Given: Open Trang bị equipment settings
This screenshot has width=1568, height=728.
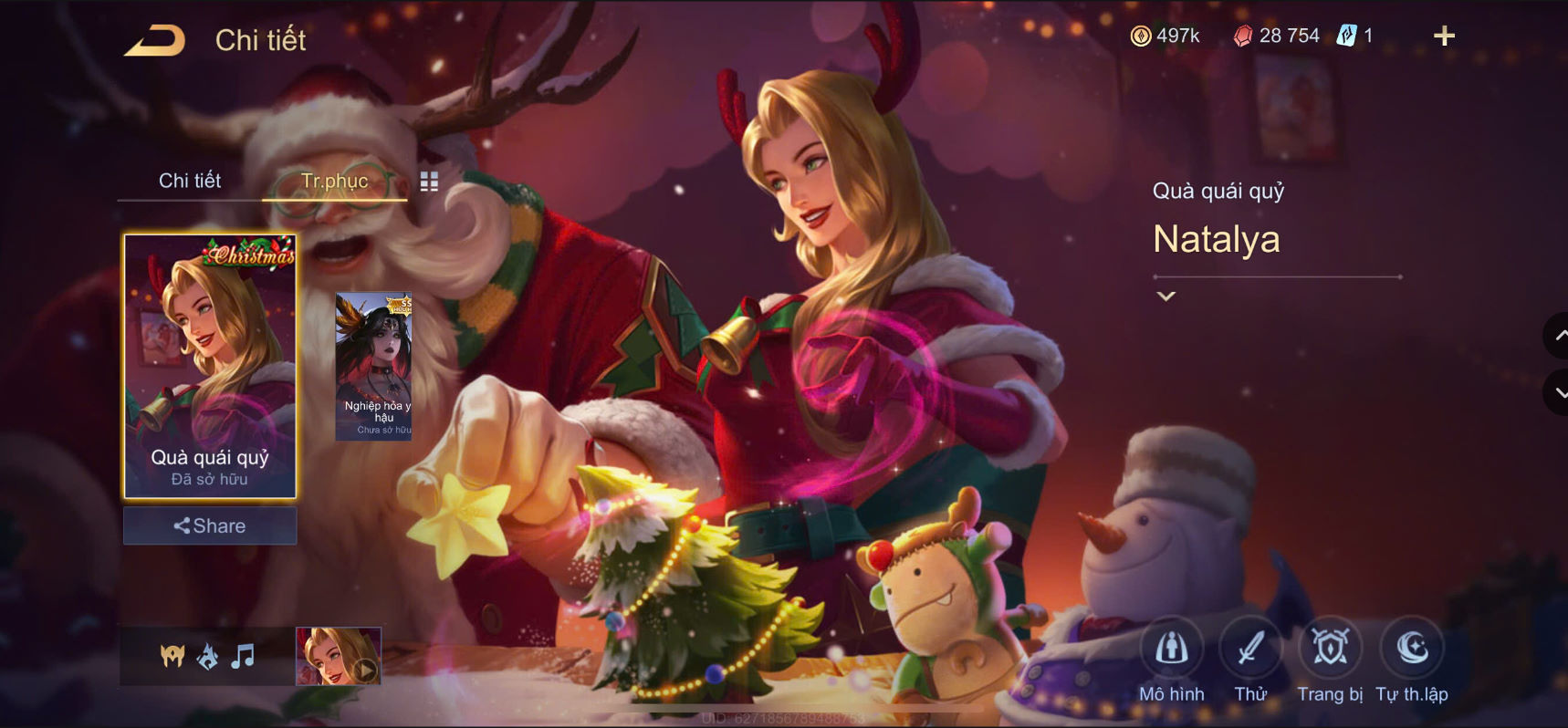Looking at the screenshot, I should coord(1329,650).
